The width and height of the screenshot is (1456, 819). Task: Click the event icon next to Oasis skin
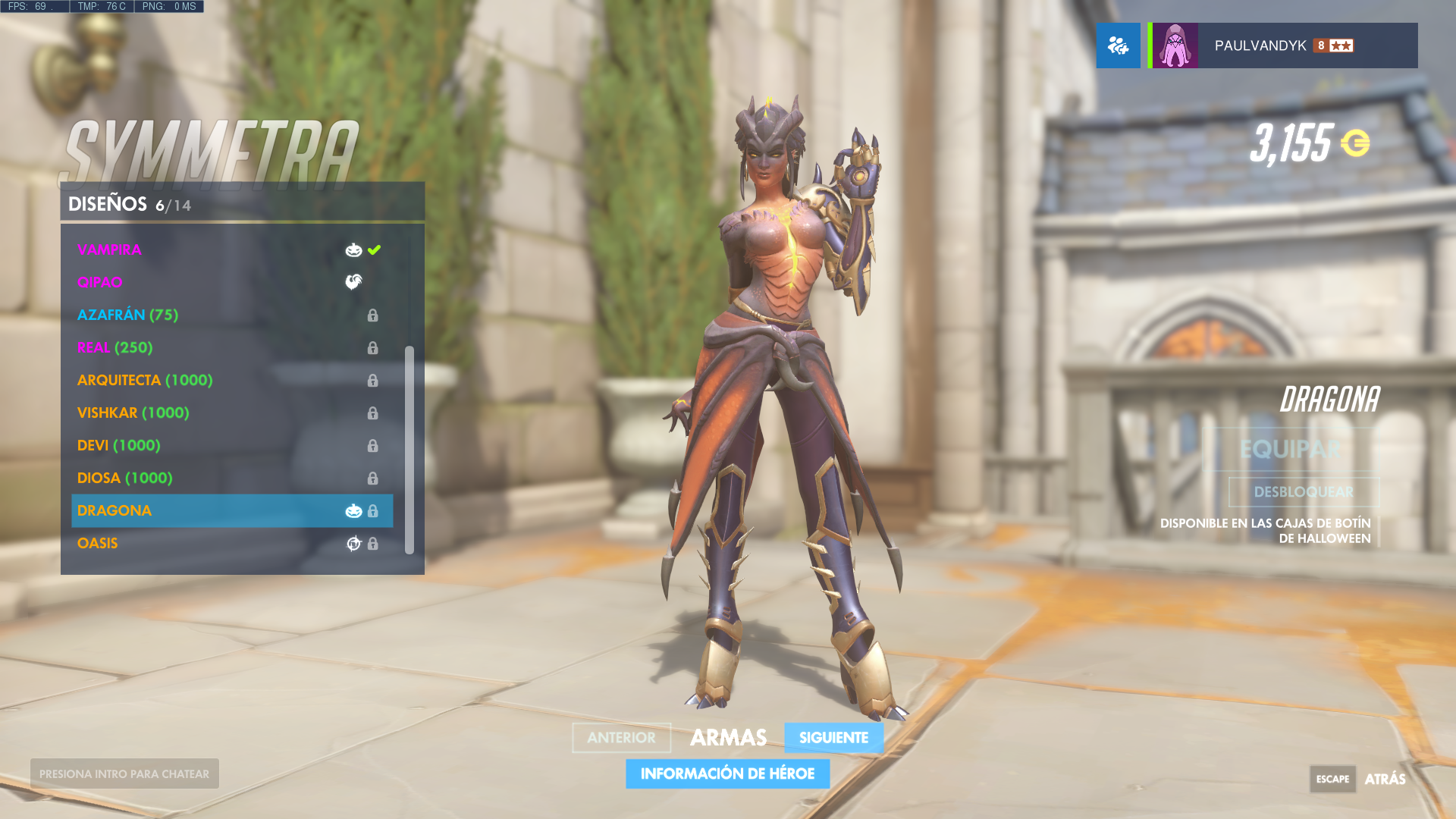[x=353, y=543]
